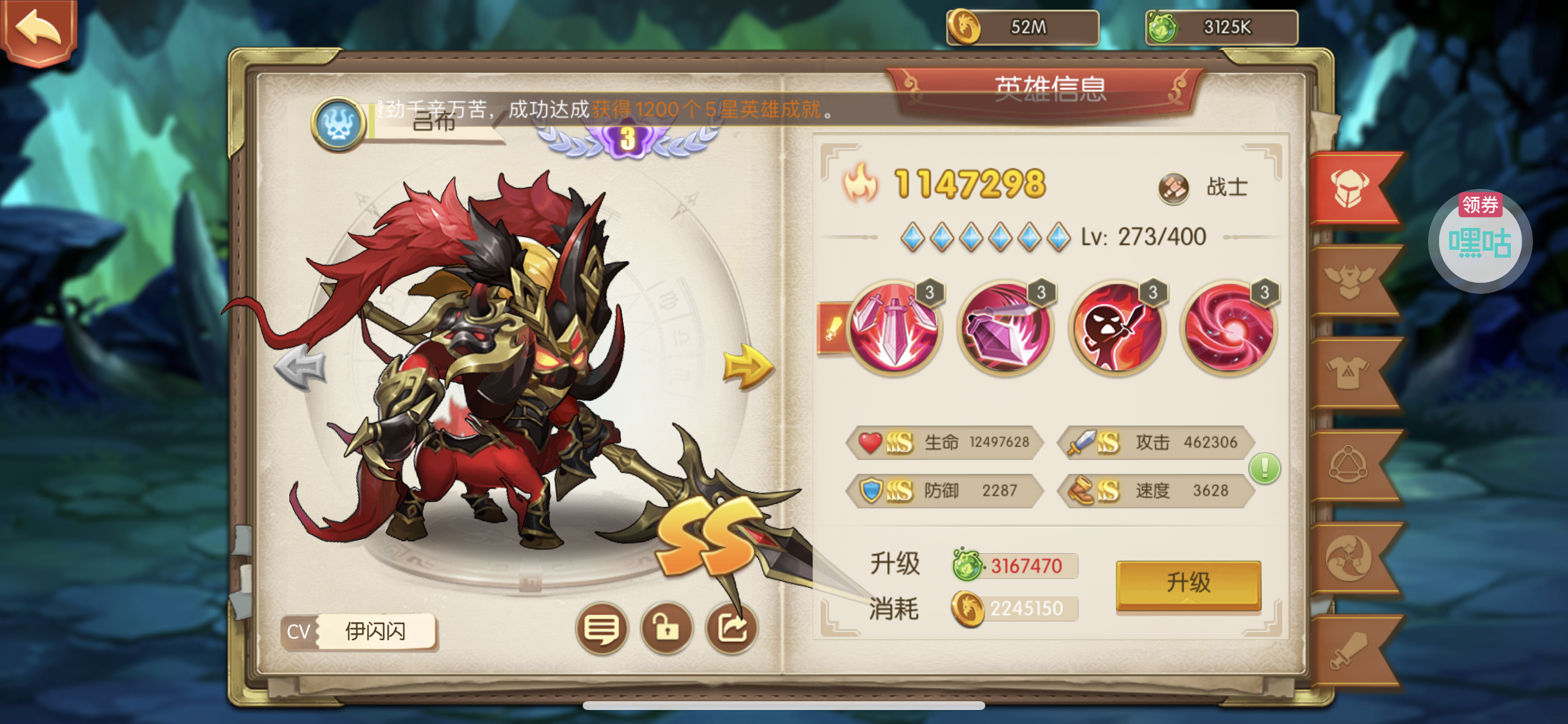Open the 嘿咕 coupon floating bubble
The image size is (1568, 724).
pyautogui.click(x=1480, y=241)
